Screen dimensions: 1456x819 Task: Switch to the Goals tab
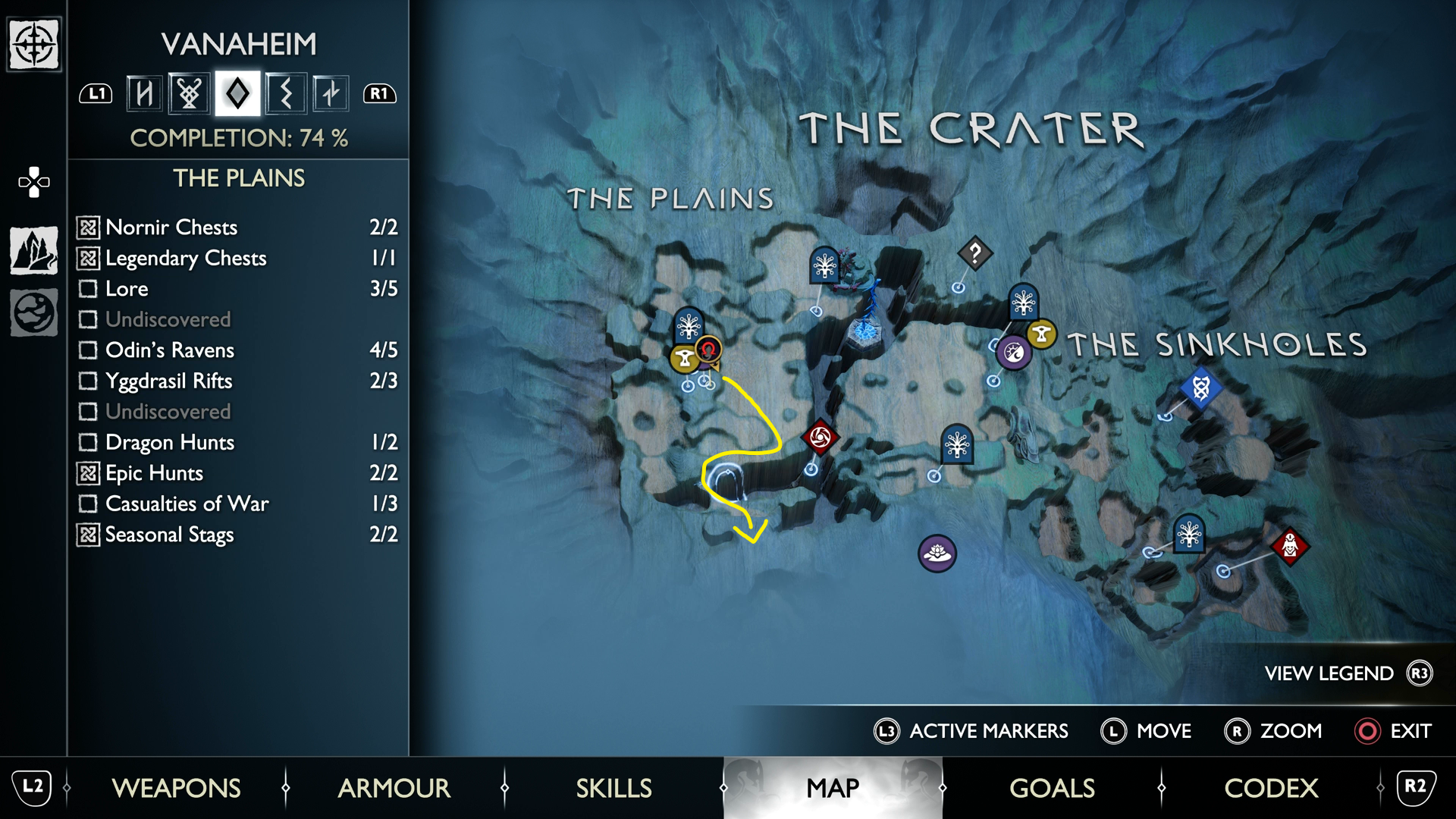pos(1052,788)
